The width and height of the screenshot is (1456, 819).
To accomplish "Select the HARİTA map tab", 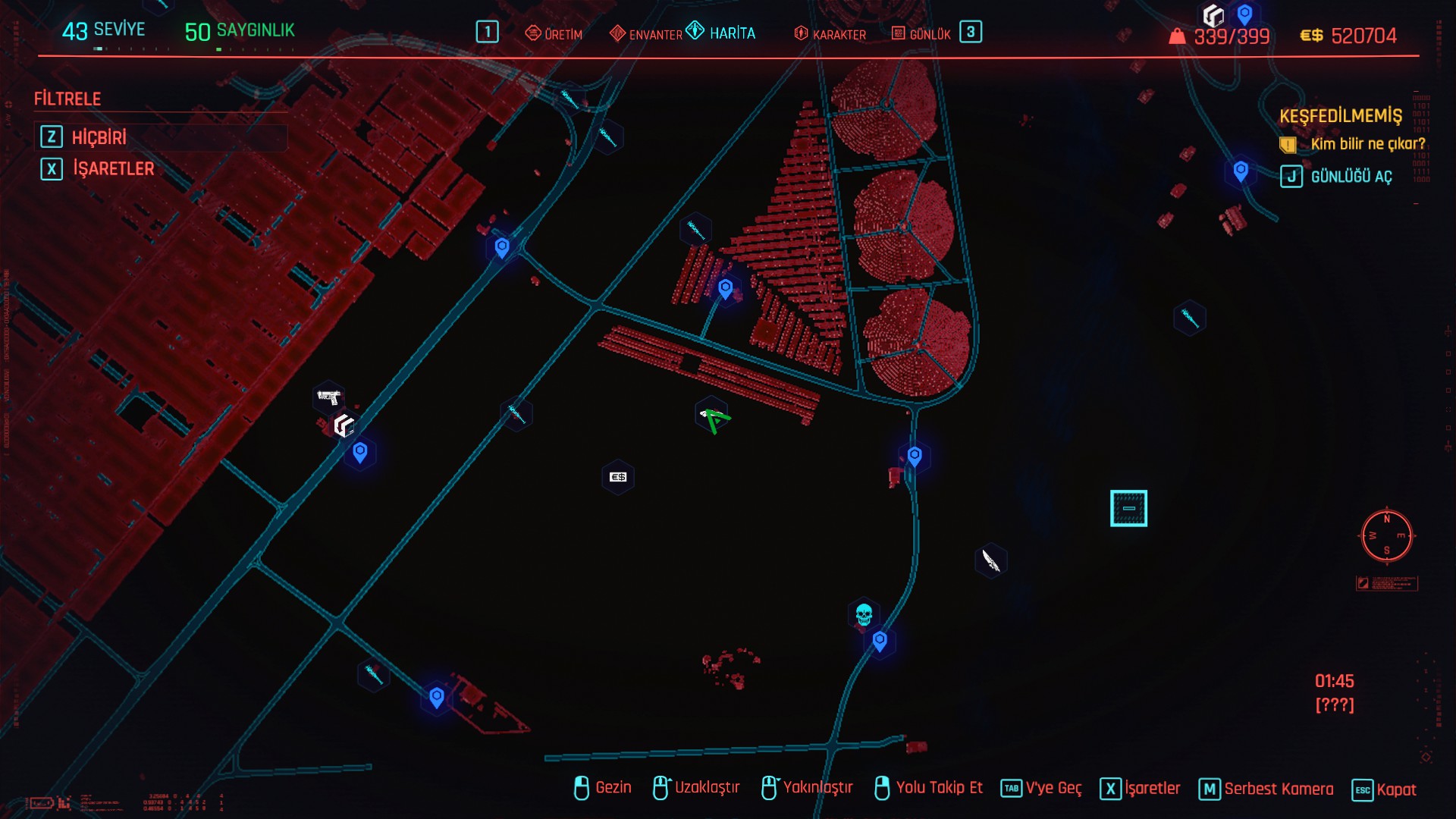I will point(721,33).
